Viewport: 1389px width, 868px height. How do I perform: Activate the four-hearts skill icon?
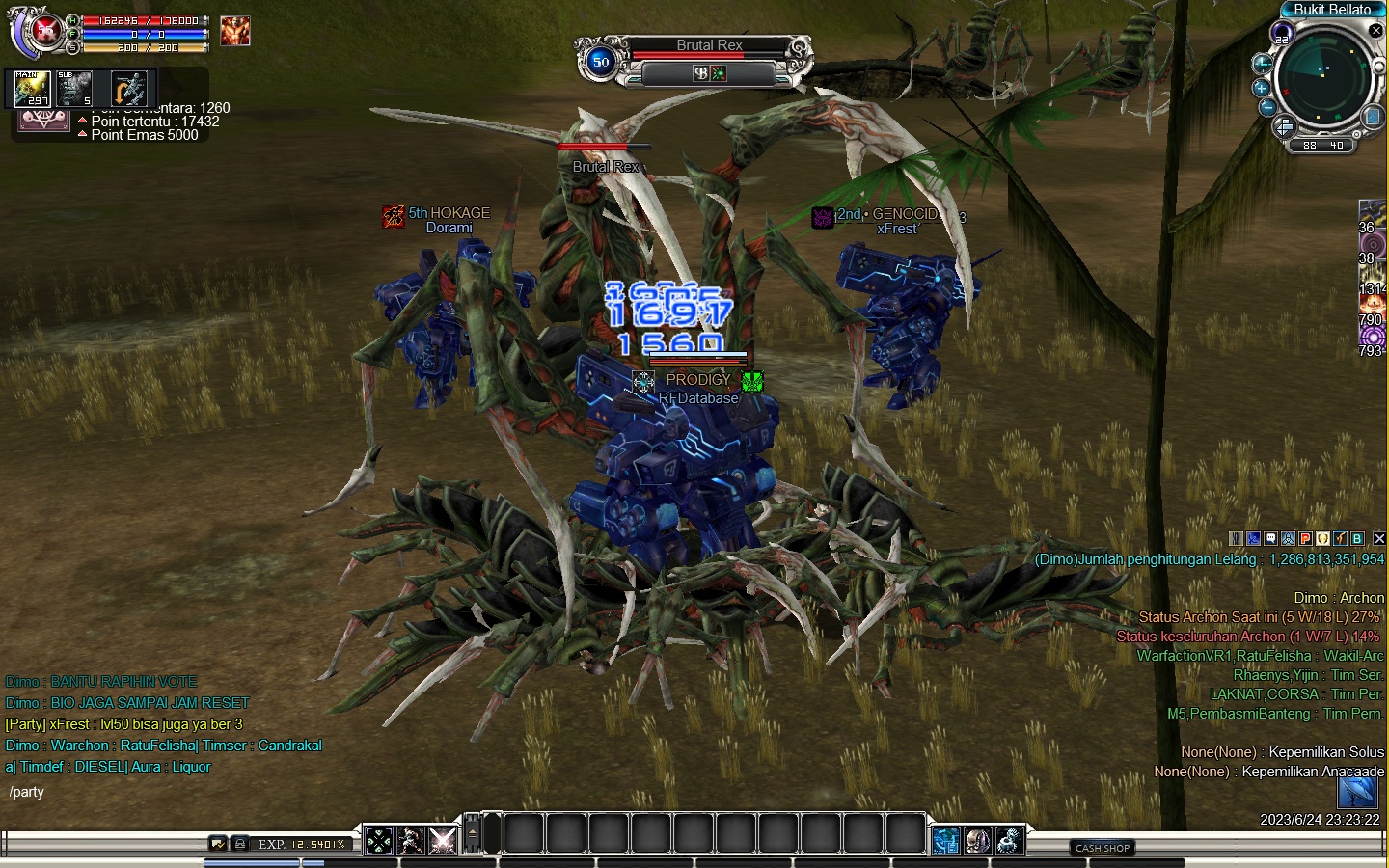tap(379, 841)
